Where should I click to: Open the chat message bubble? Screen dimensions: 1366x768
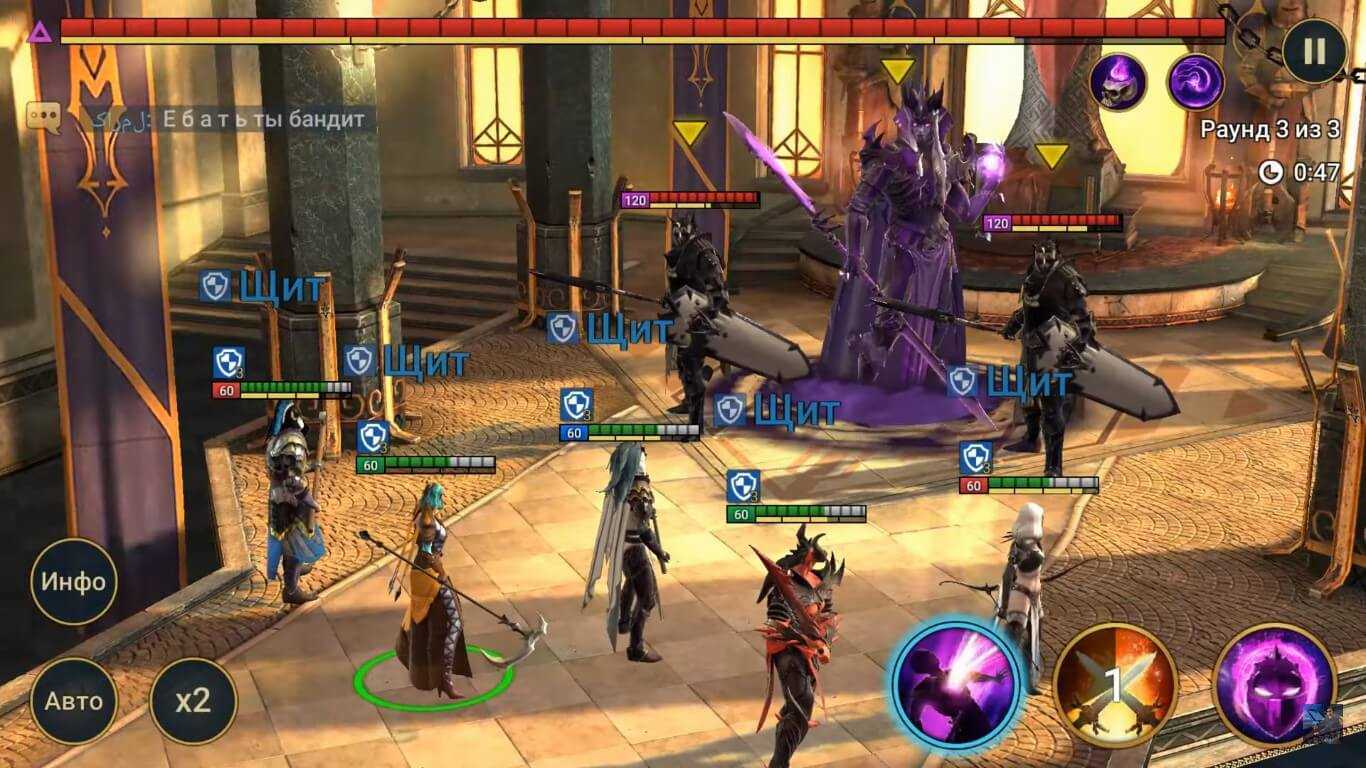pyautogui.click(x=44, y=119)
